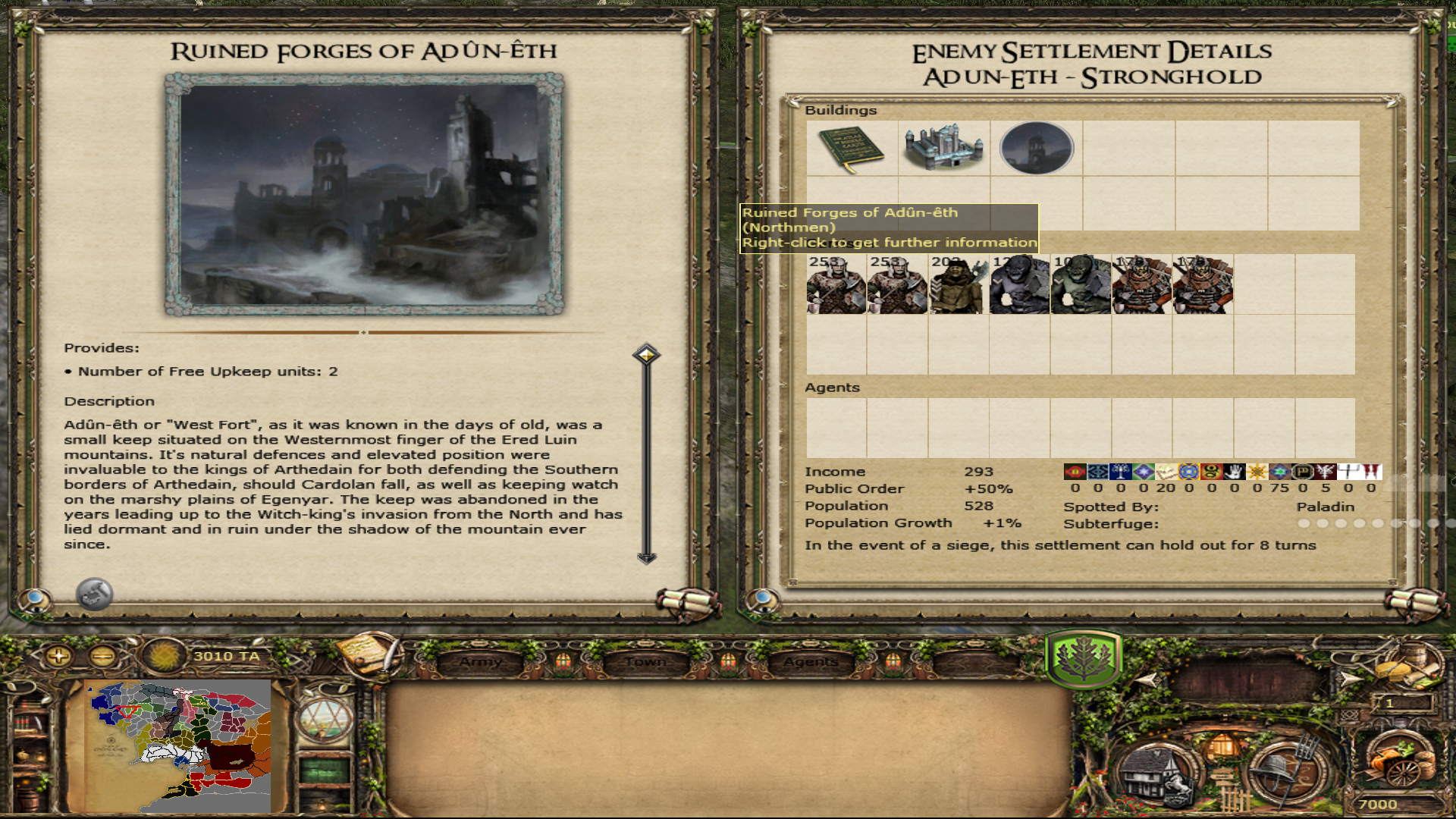The image size is (1456, 819).
Task: Zoom out the minimap with minus button
Action: pyautogui.click(x=103, y=656)
